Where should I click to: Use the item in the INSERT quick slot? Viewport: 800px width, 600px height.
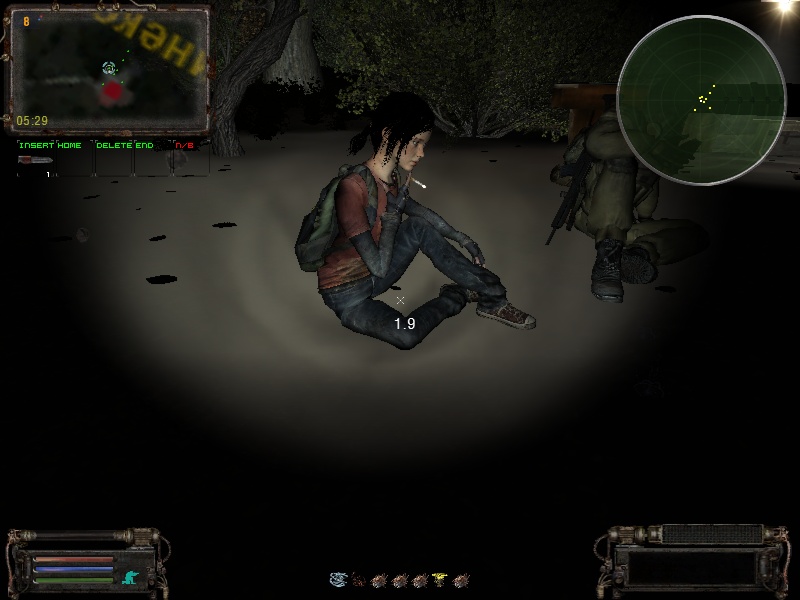[36, 160]
